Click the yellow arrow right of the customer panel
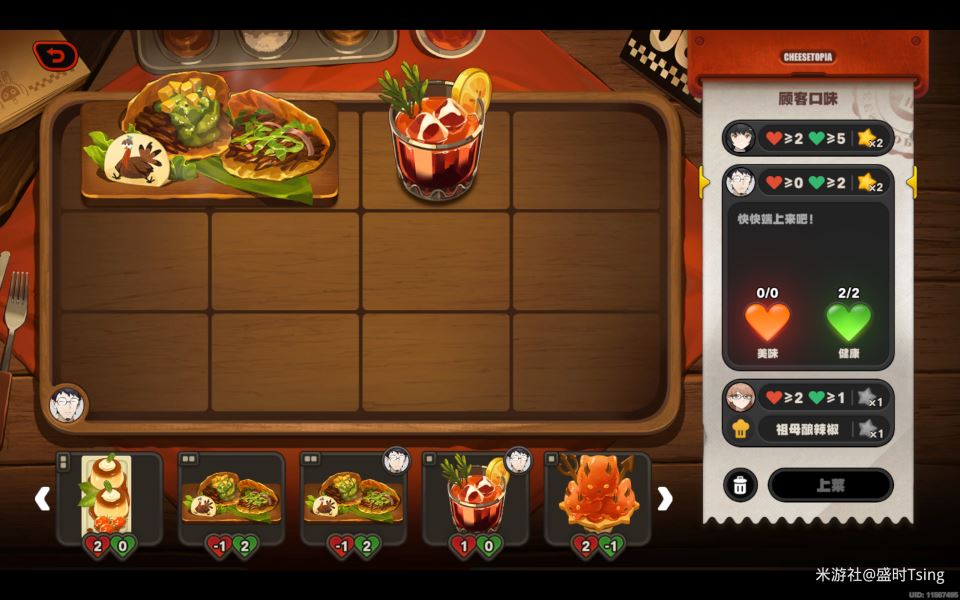Screen dimensions: 960x600 pyautogui.click(x=911, y=182)
